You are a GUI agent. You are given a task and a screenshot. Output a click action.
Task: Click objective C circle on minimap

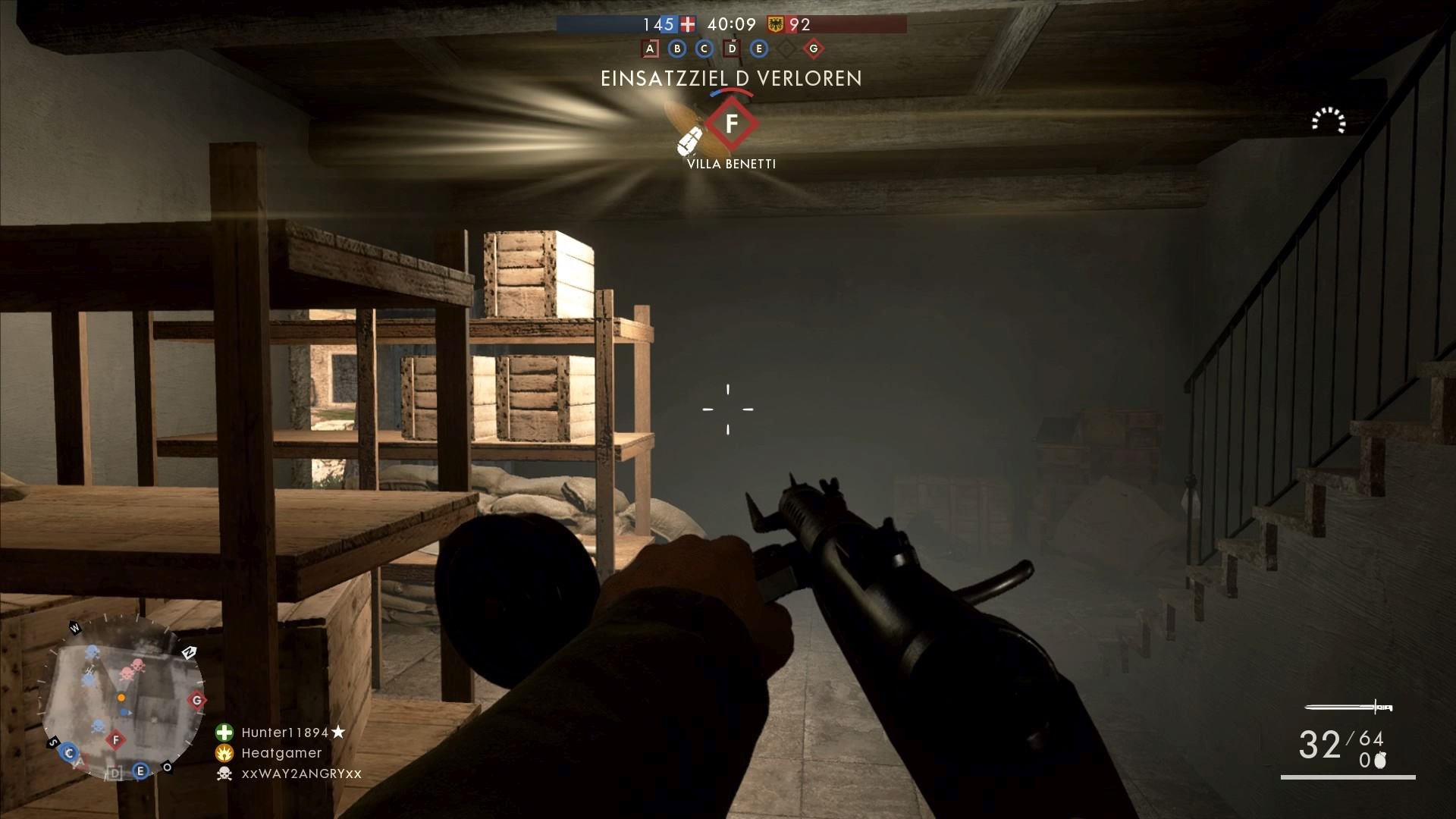coord(70,752)
